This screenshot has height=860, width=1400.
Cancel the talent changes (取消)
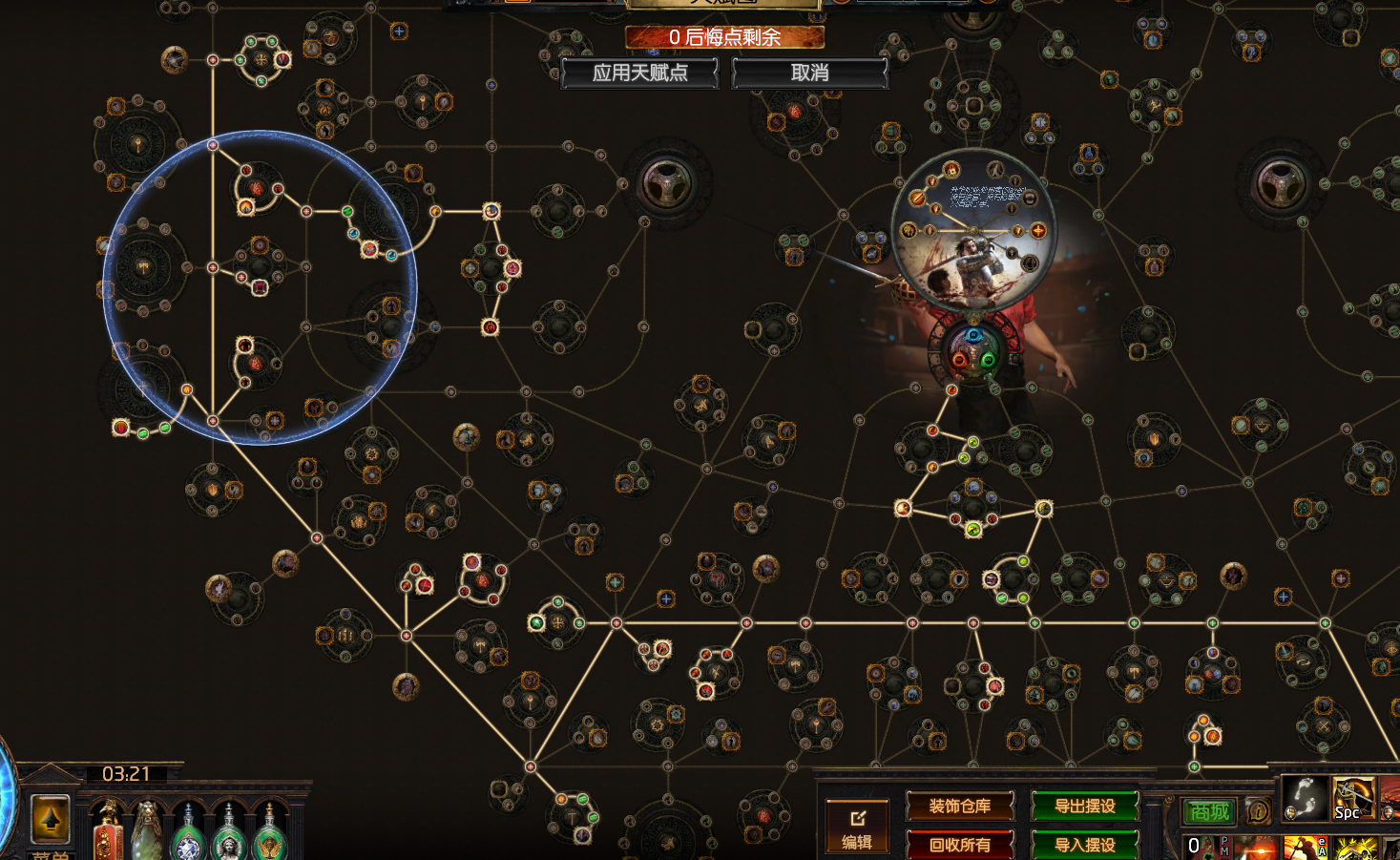pyautogui.click(x=809, y=73)
